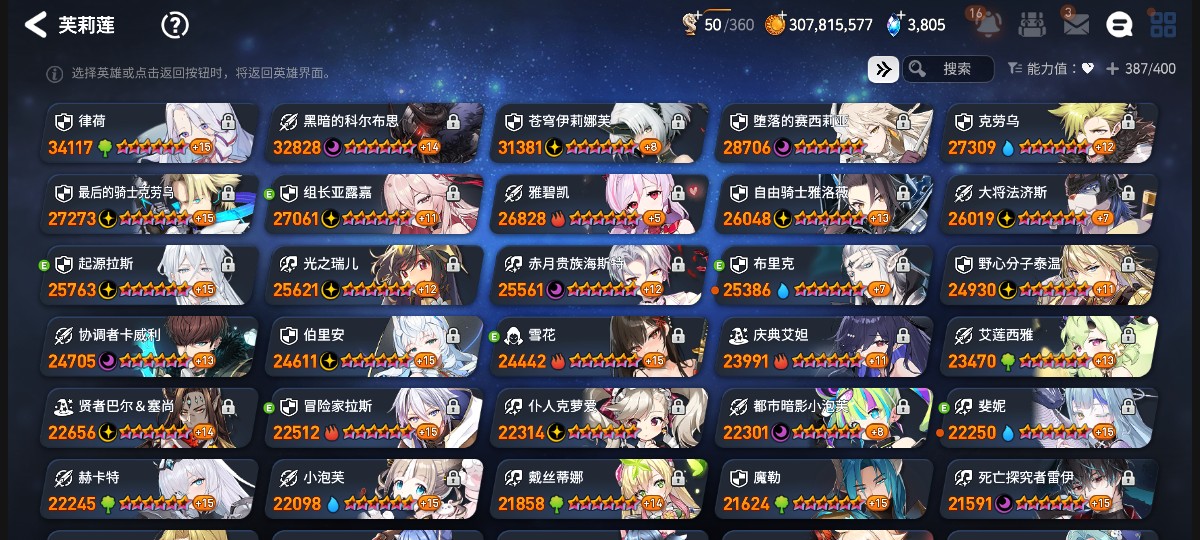This screenshot has width=1200, height=540.
Task: Toggle the double-arrow expand button
Action: tap(882, 69)
